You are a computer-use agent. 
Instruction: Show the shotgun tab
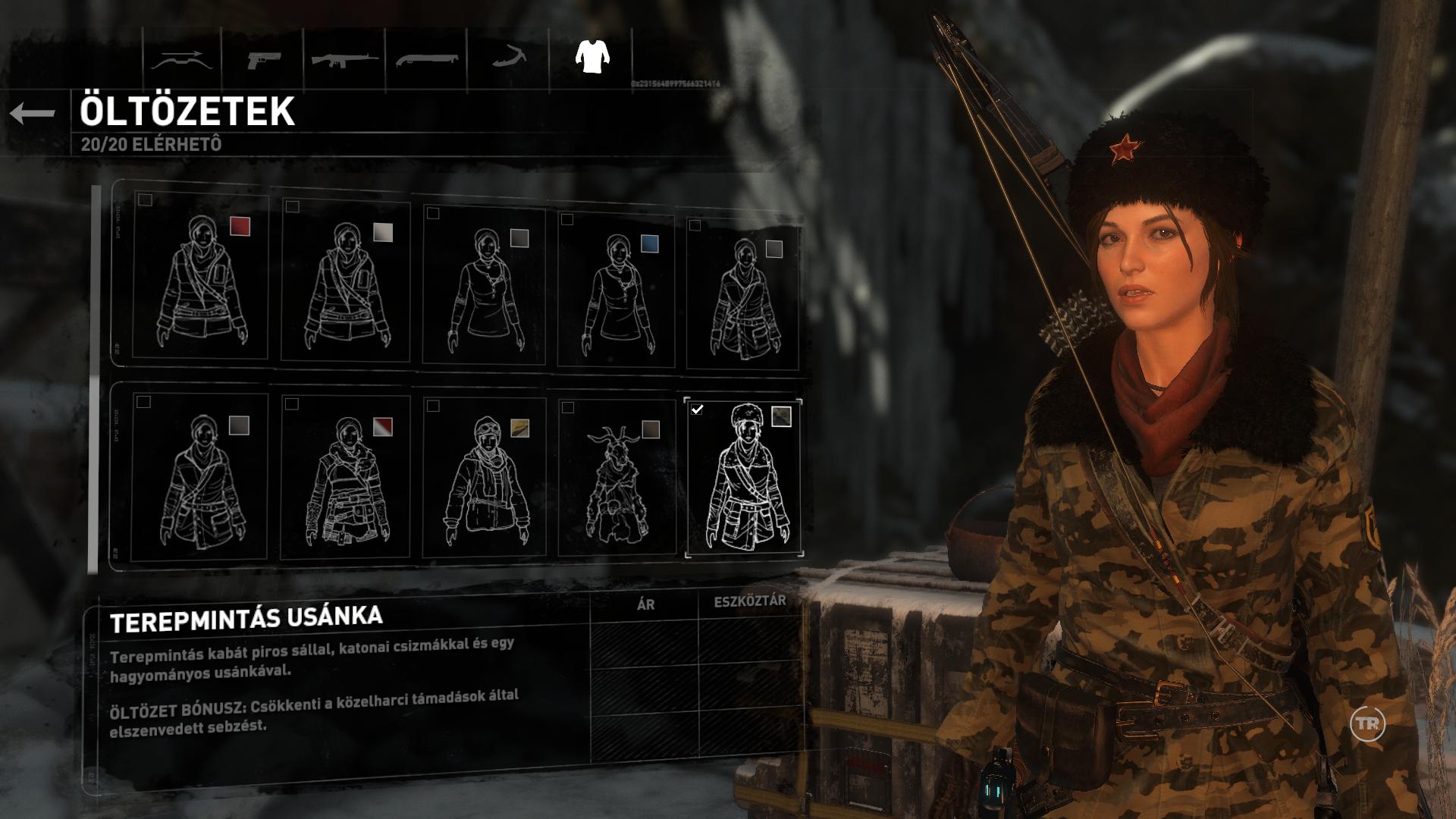click(425, 60)
